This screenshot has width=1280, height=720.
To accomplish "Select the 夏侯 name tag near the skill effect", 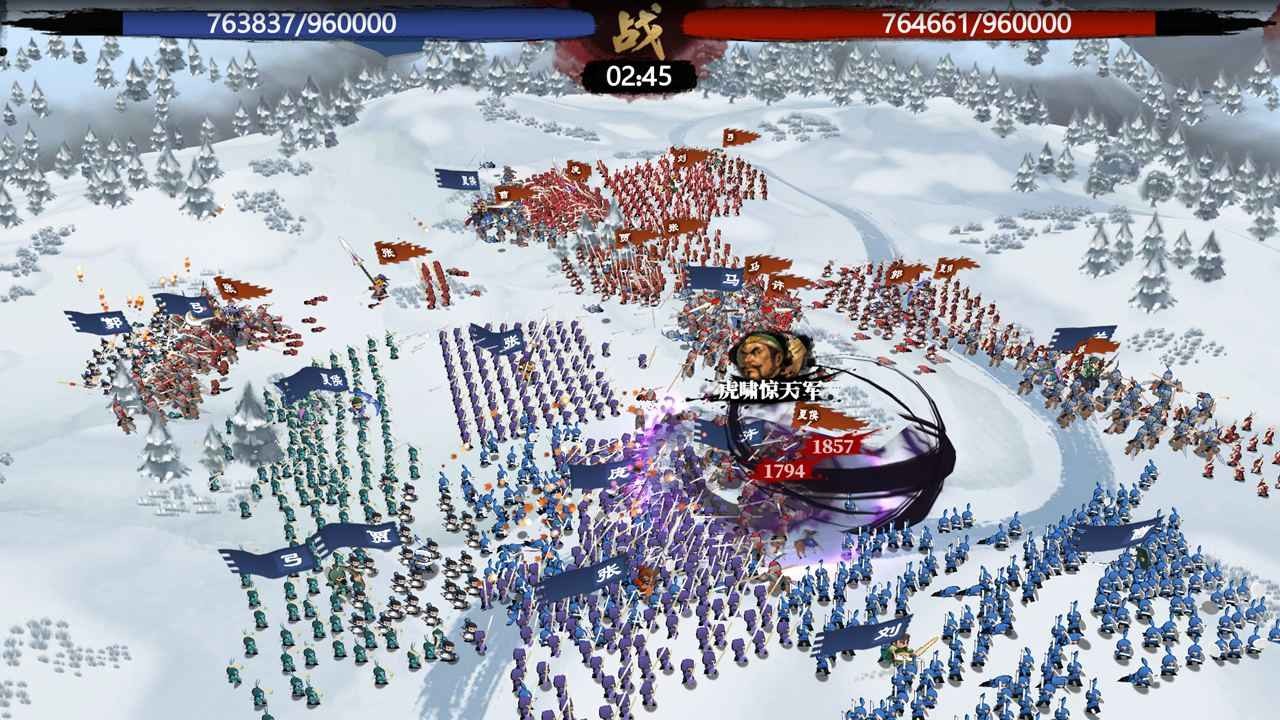I will click(808, 415).
